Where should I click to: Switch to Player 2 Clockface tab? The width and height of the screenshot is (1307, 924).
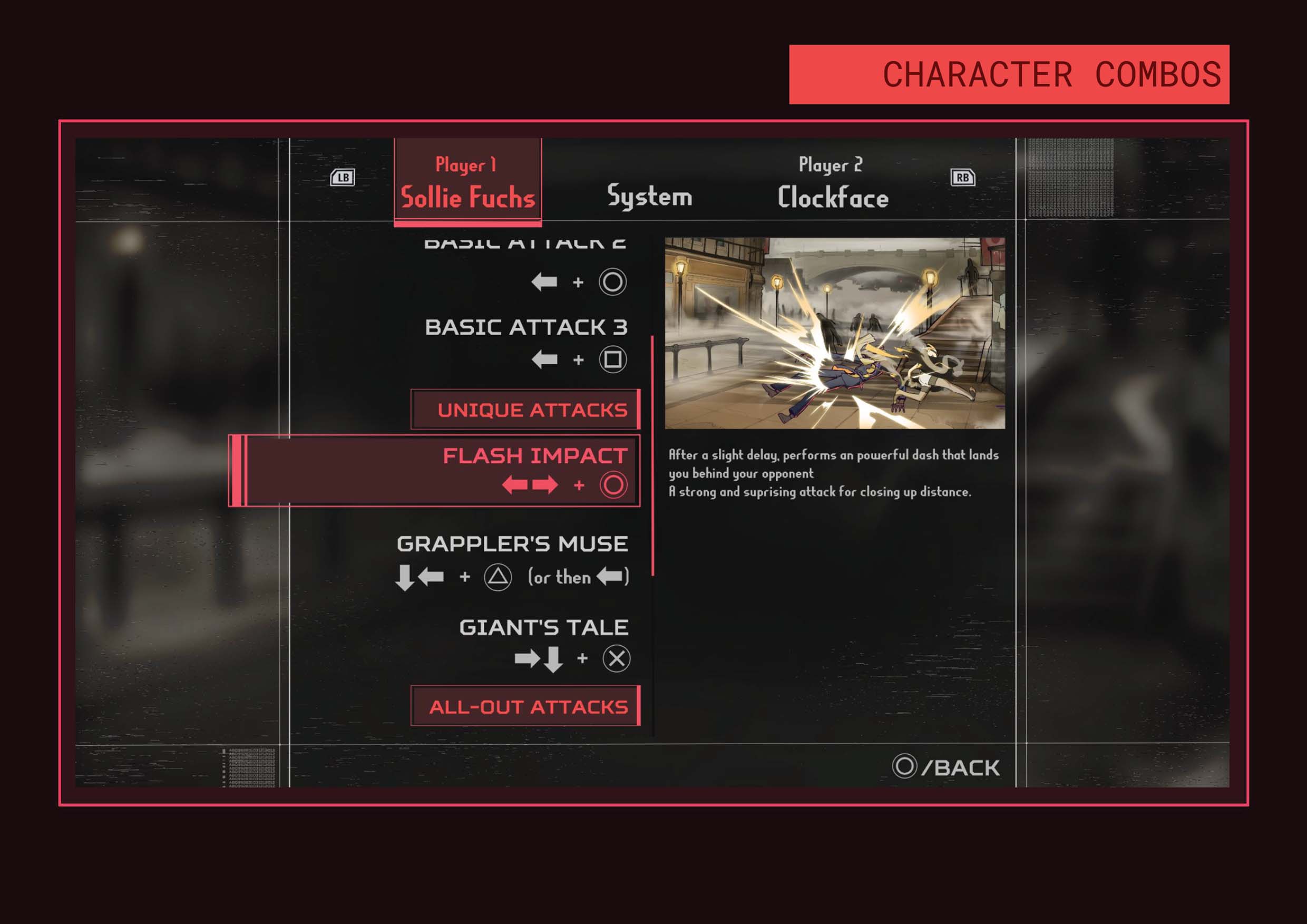click(832, 183)
